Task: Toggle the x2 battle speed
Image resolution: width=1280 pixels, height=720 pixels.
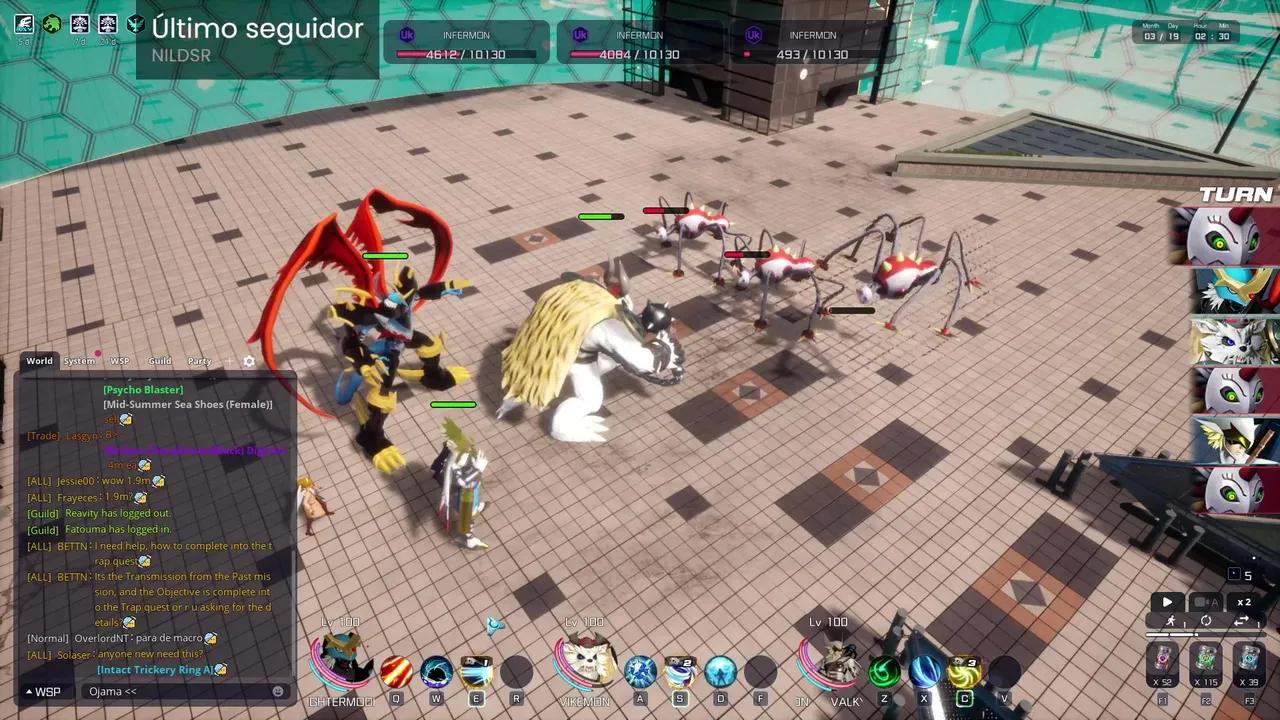Action: click(1244, 603)
